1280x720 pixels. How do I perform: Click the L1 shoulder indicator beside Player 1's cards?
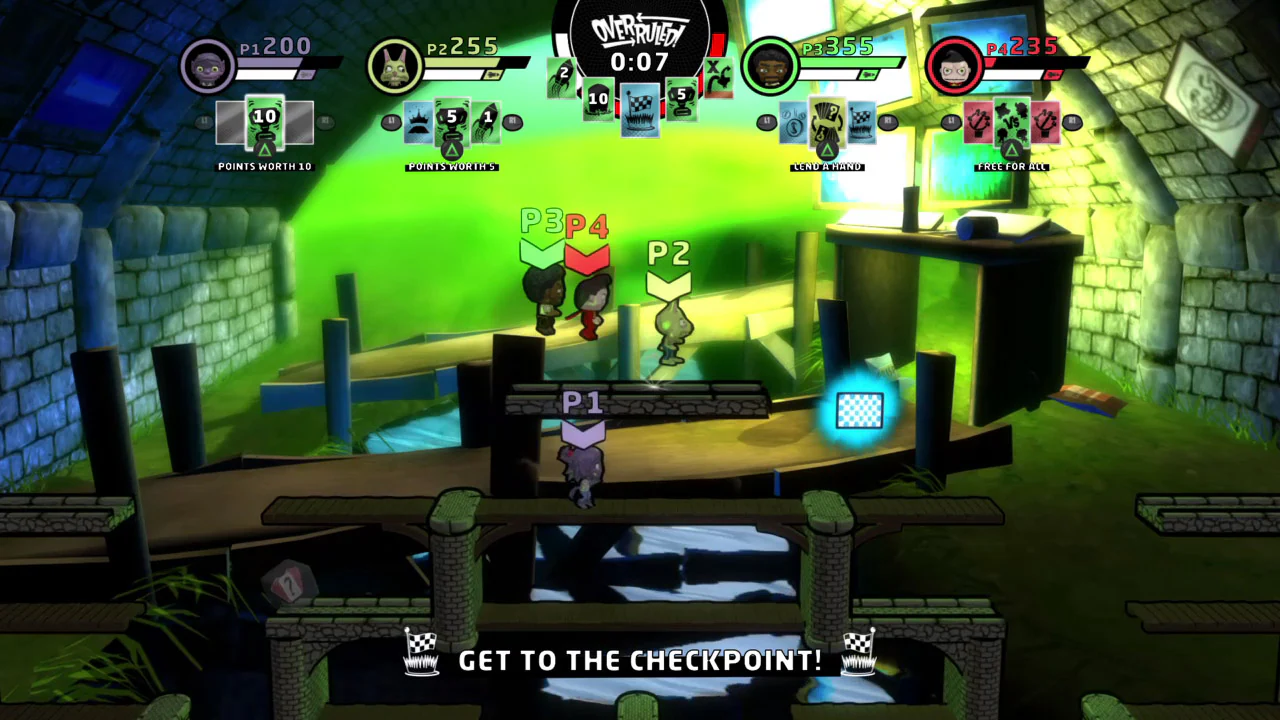(x=203, y=121)
